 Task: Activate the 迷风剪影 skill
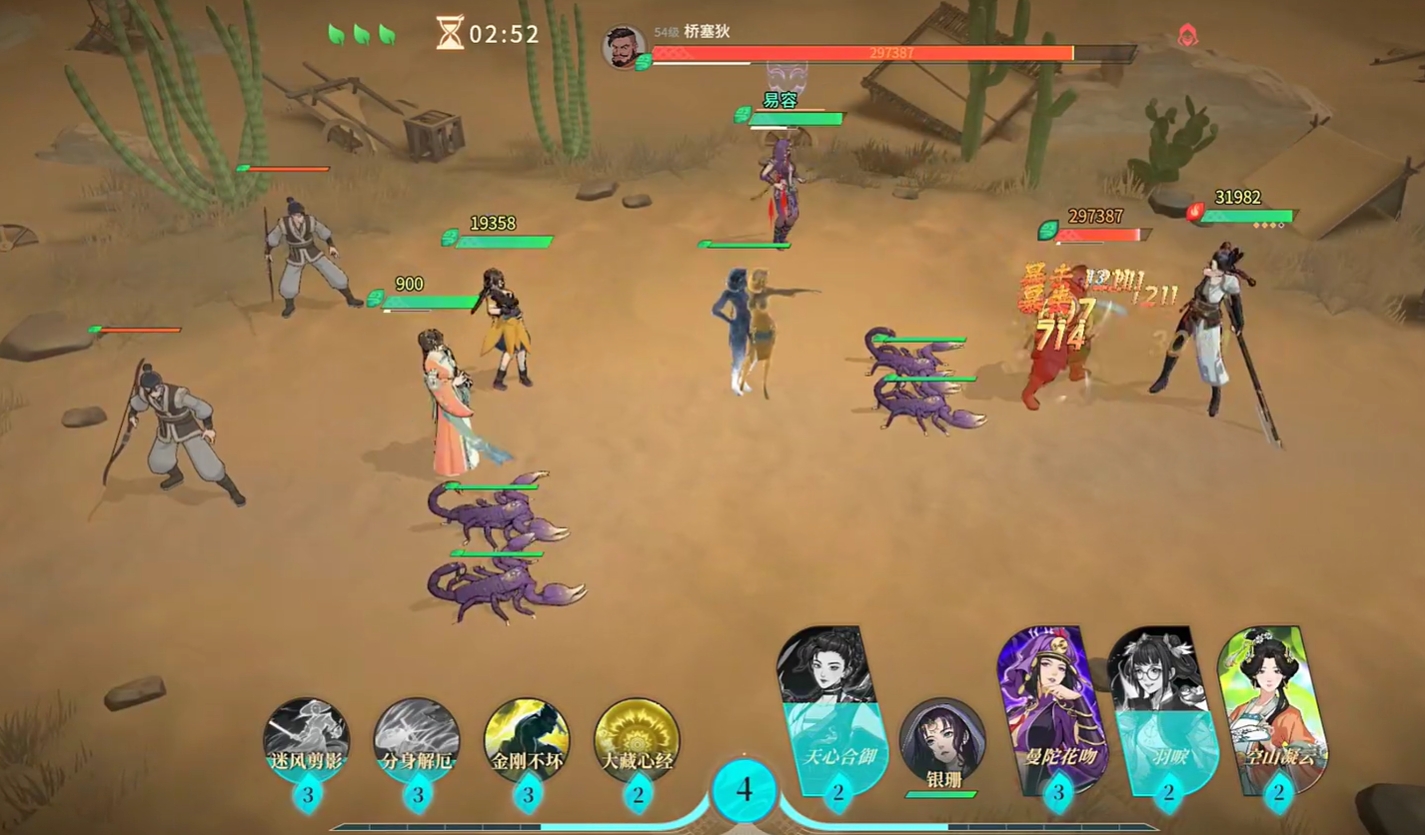pyautogui.click(x=306, y=741)
